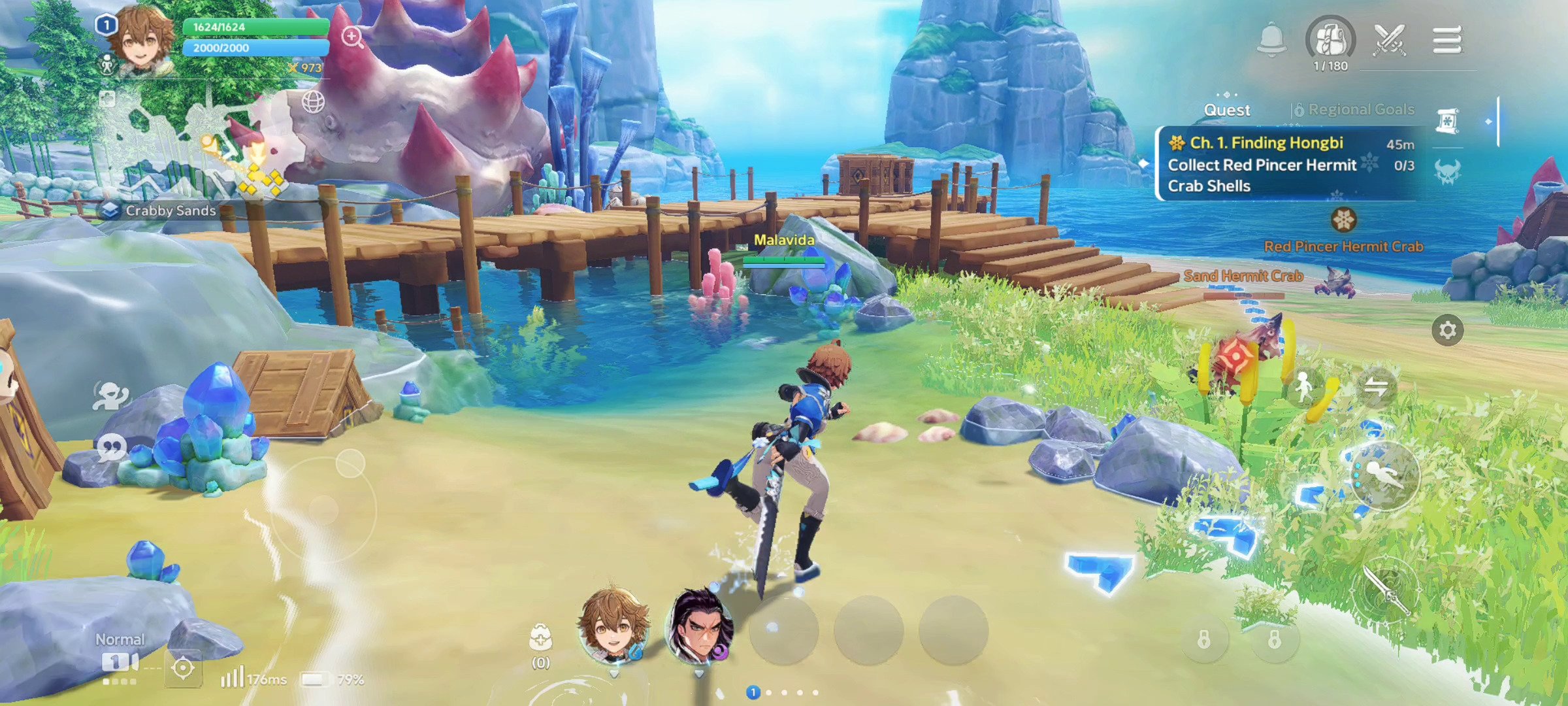Image resolution: width=1568 pixels, height=706 pixels.
Task: Open the gear settings button
Action: point(1447,331)
